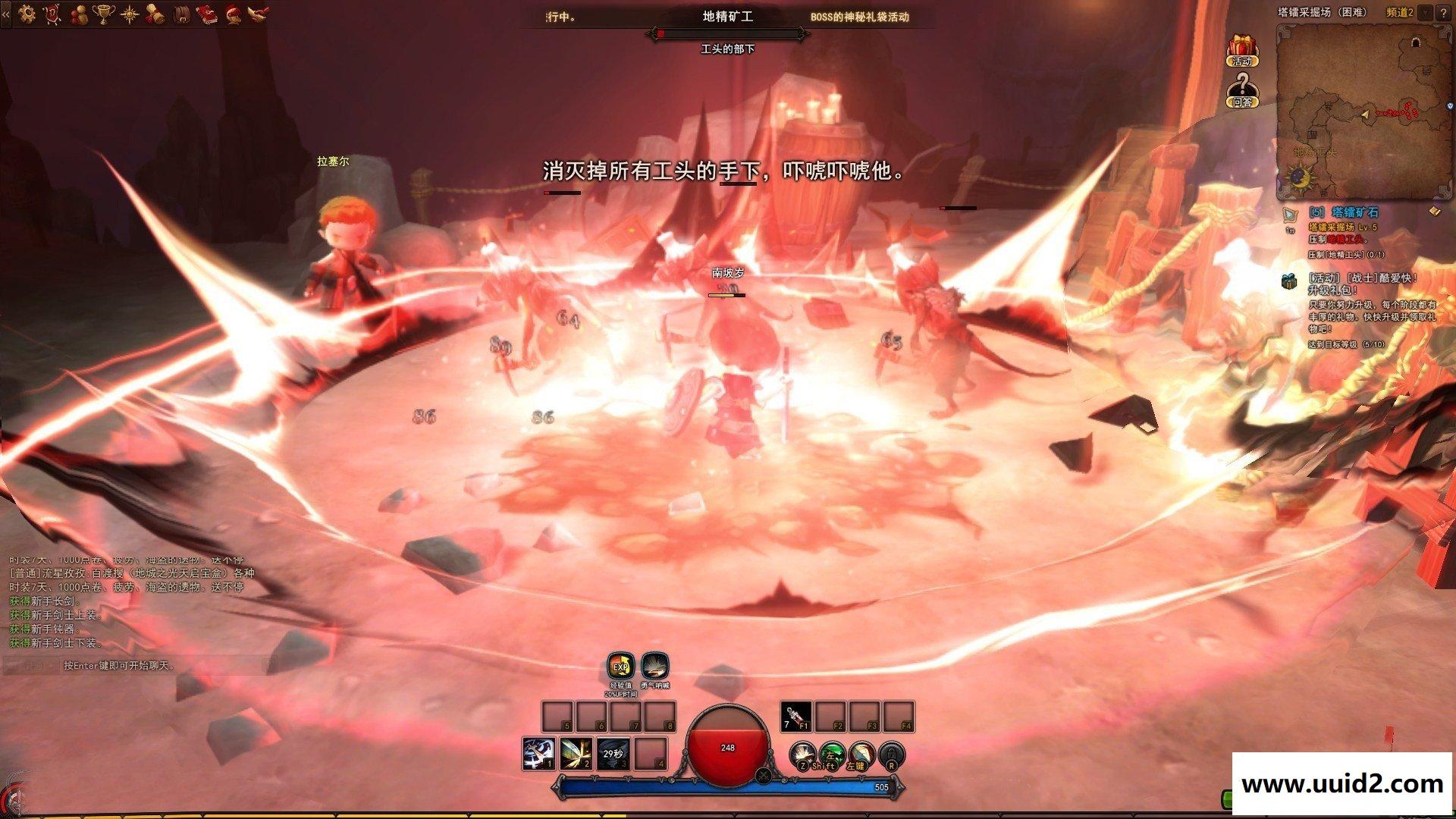Open the gold trophy menu
The width and height of the screenshot is (1456, 819).
pos(103,14)
